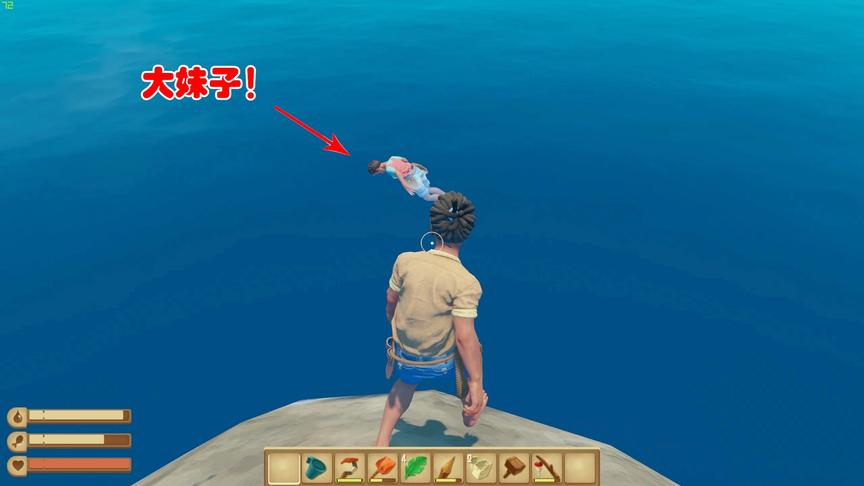864x486 pixels.
Task: Select the fishing rod slot
Action: 547,467
